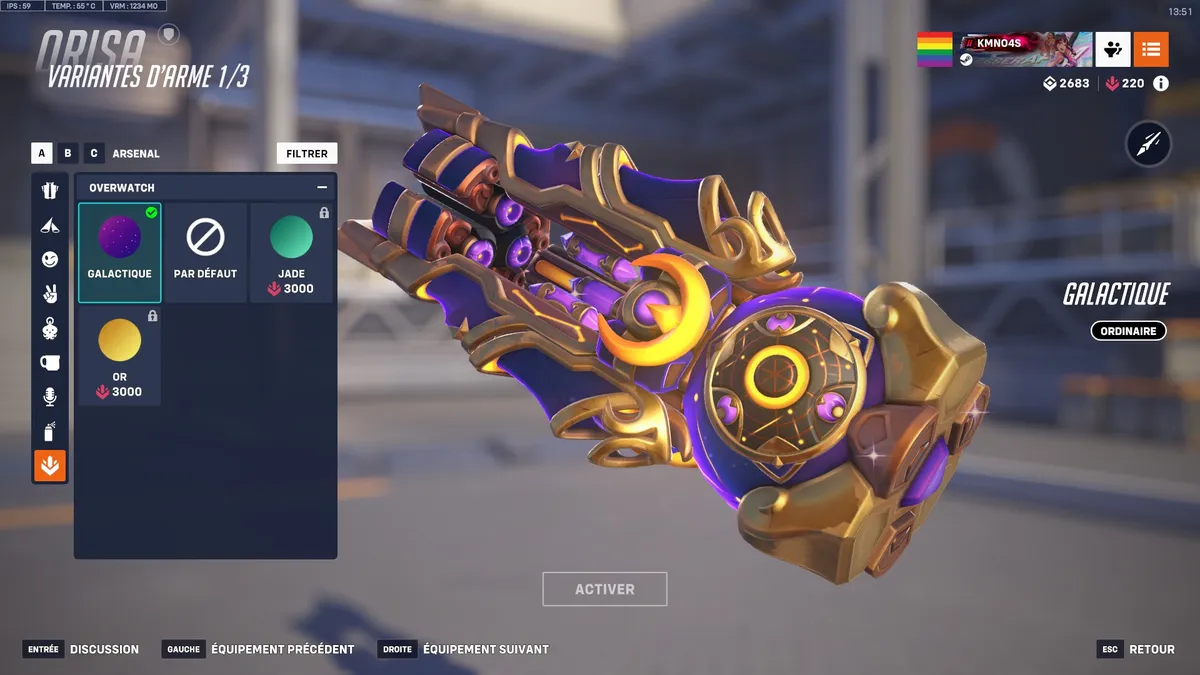The image size is (1200, 675).
Task: Open the souvenirs cup category
Action: (x=50, y=362)
